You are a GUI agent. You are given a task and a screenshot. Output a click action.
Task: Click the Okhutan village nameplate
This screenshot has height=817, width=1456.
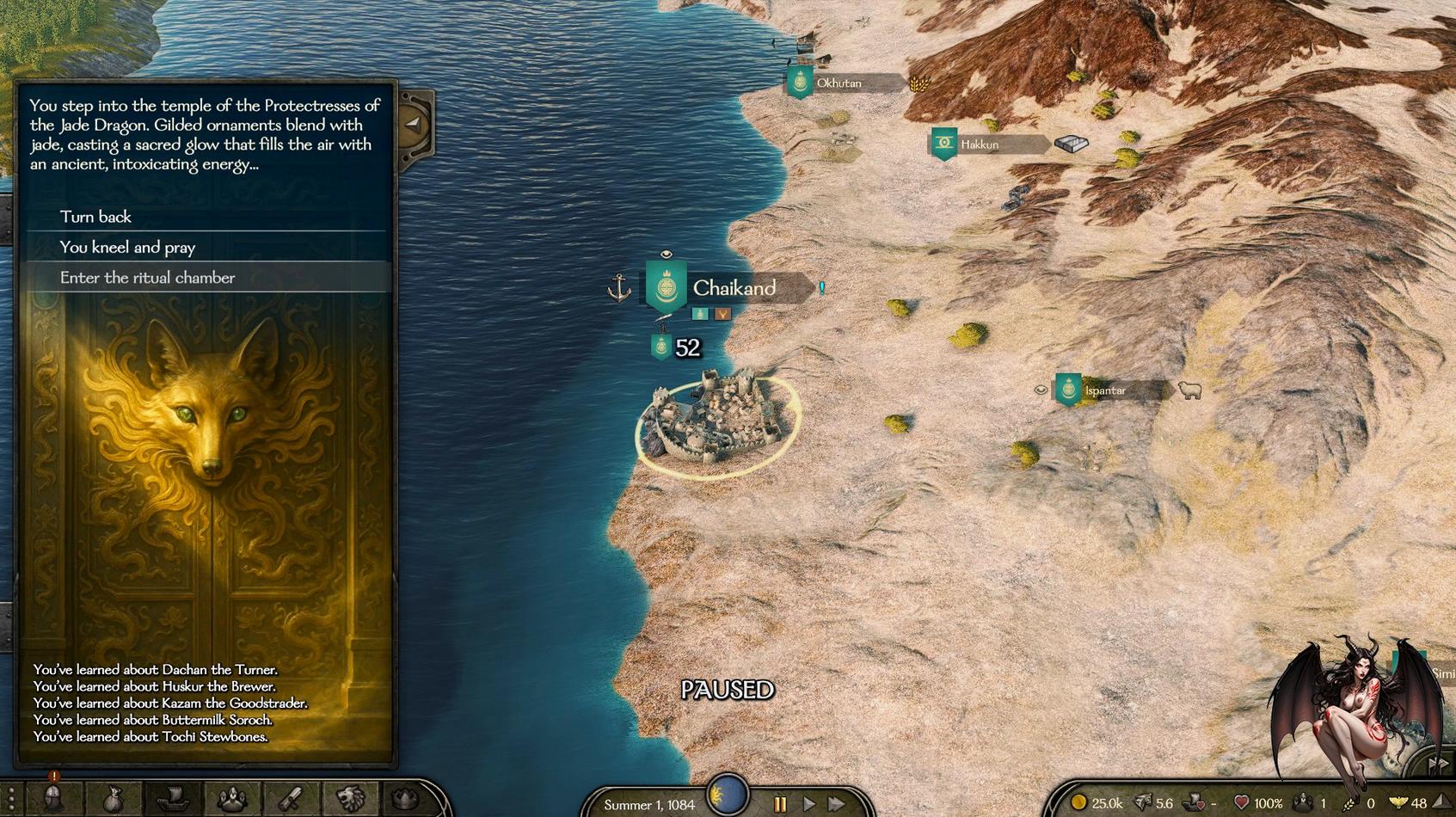pyautogui.click(x=839, y=83)
